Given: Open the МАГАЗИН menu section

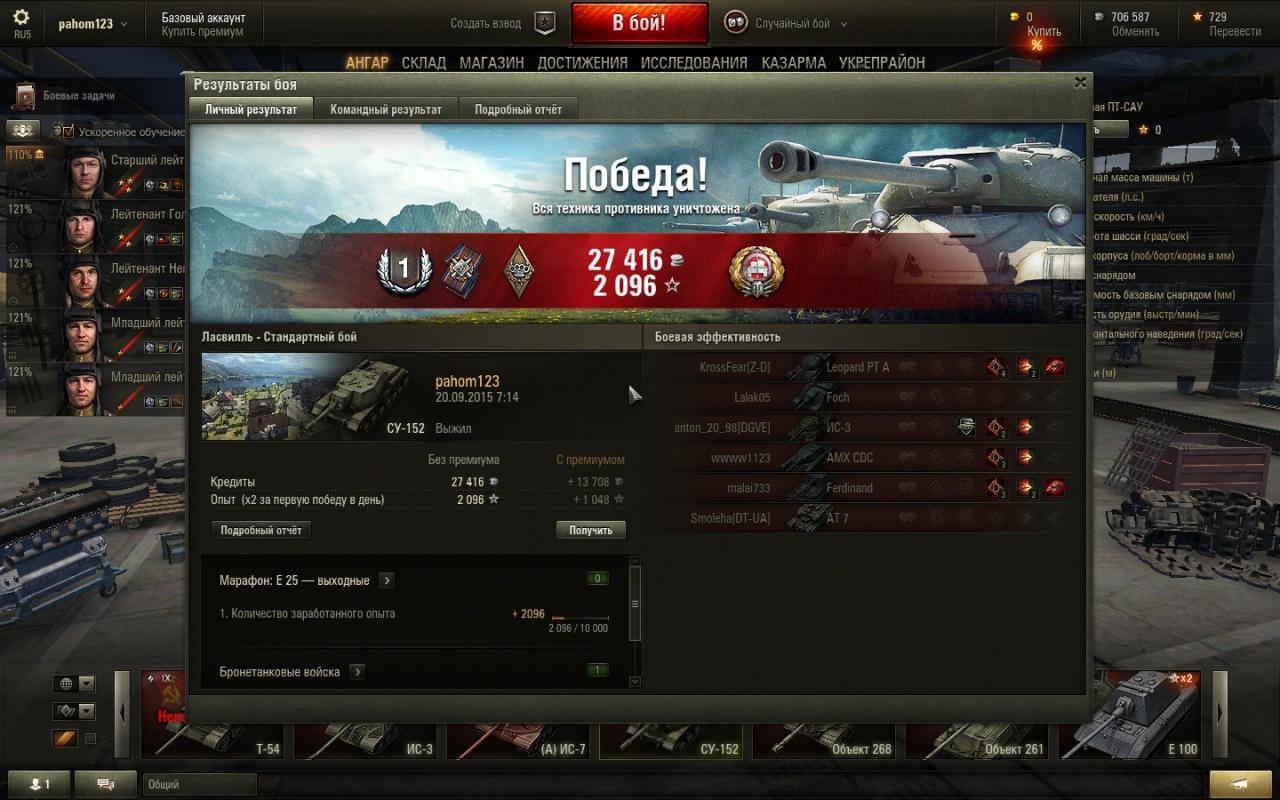Looking at the screenshot, I should (x=491, y=62).
